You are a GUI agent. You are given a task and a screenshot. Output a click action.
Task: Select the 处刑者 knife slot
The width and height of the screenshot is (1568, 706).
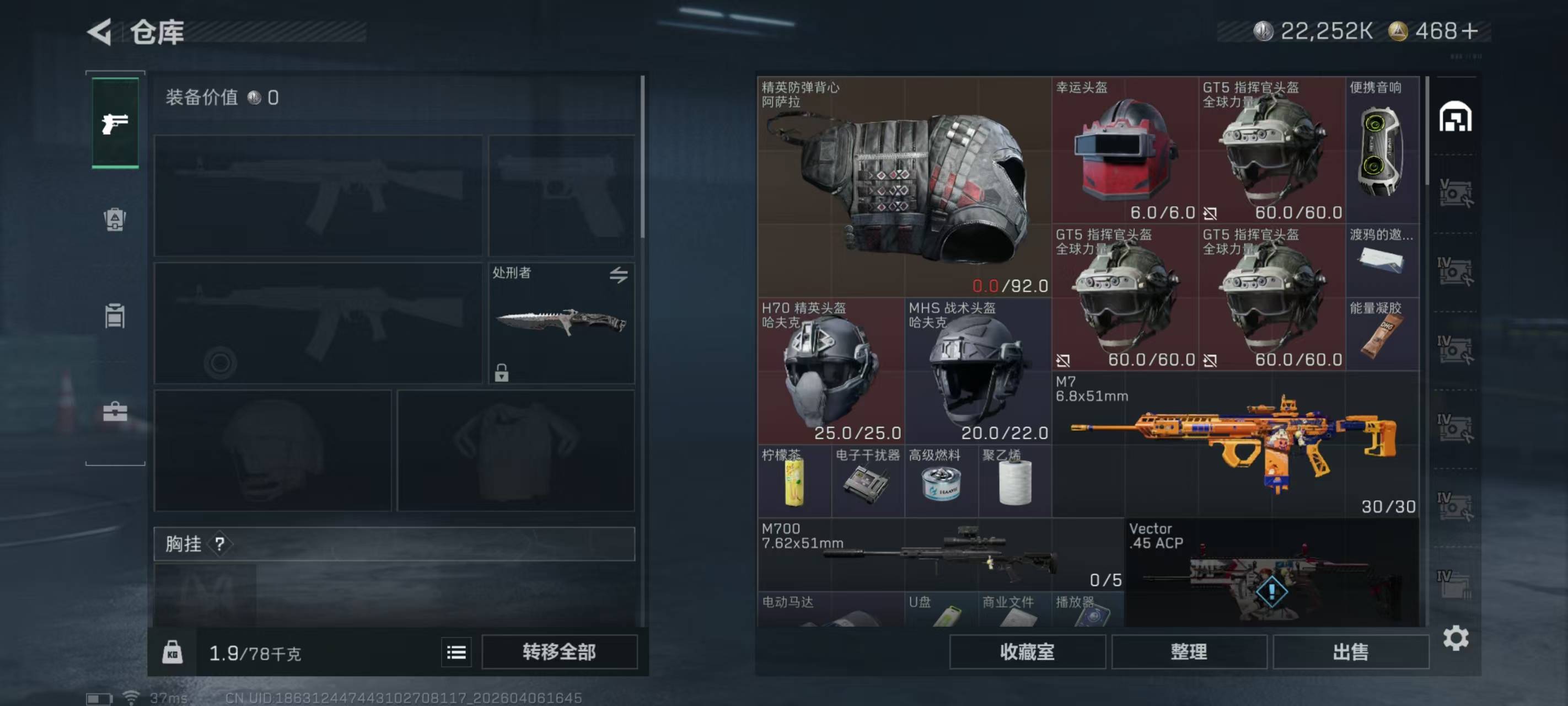click(x=561, y=323)
